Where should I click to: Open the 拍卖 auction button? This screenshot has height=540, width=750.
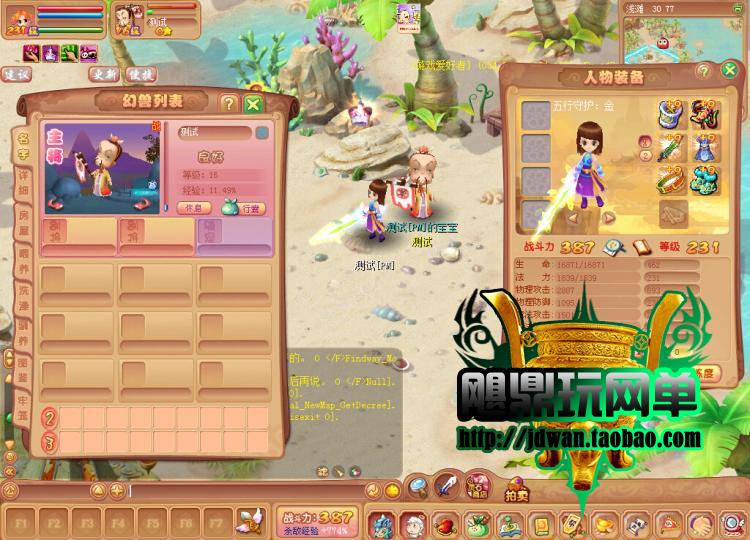(x=517, y=493)
